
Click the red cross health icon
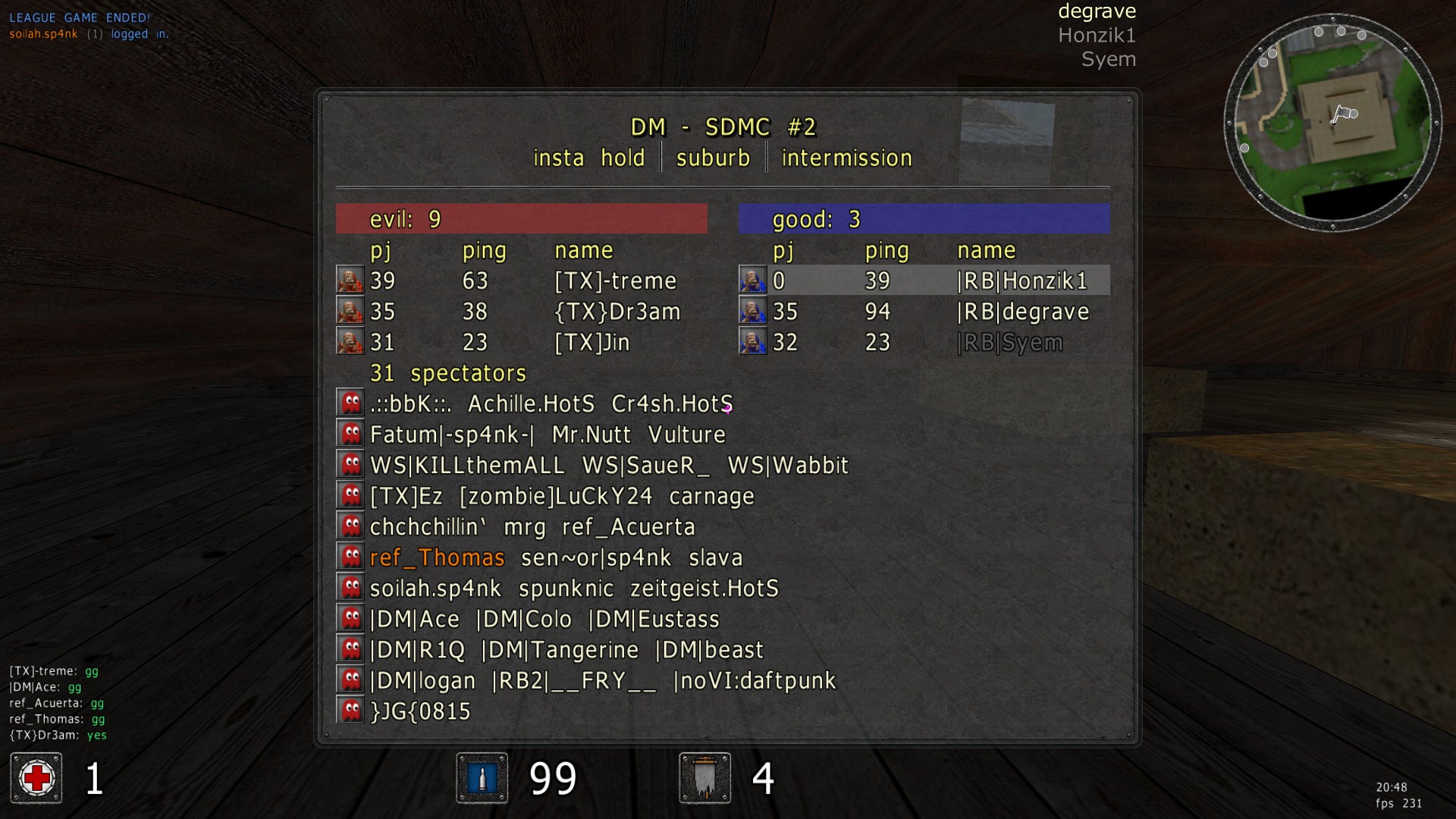(36, 778)
